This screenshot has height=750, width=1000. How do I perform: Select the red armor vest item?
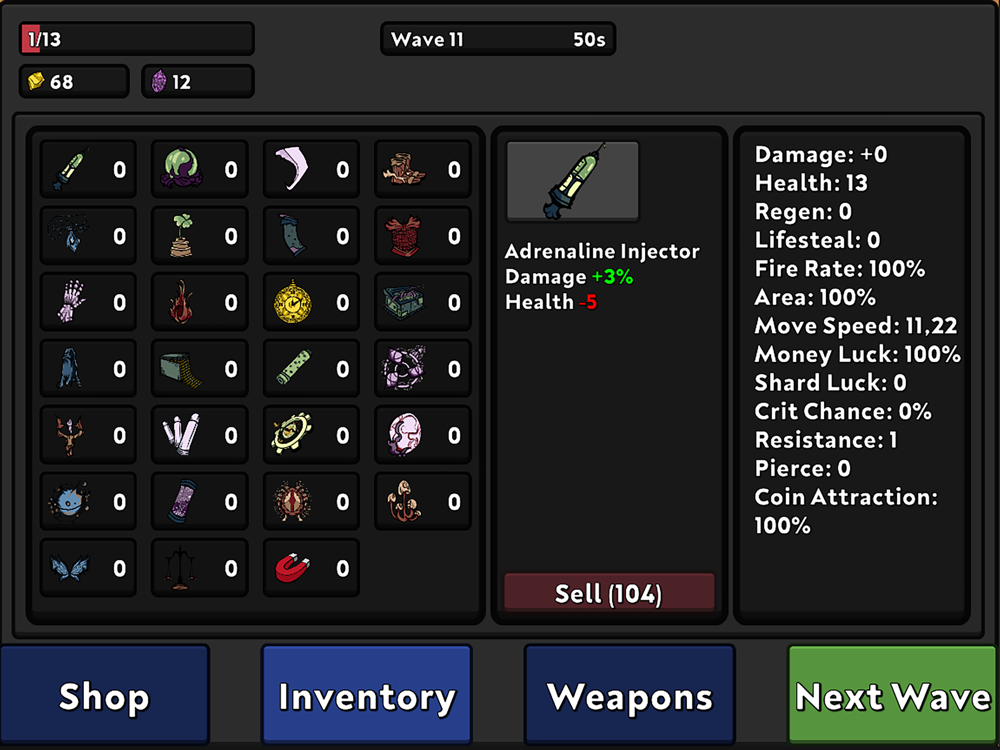click(x=423, y=236)
